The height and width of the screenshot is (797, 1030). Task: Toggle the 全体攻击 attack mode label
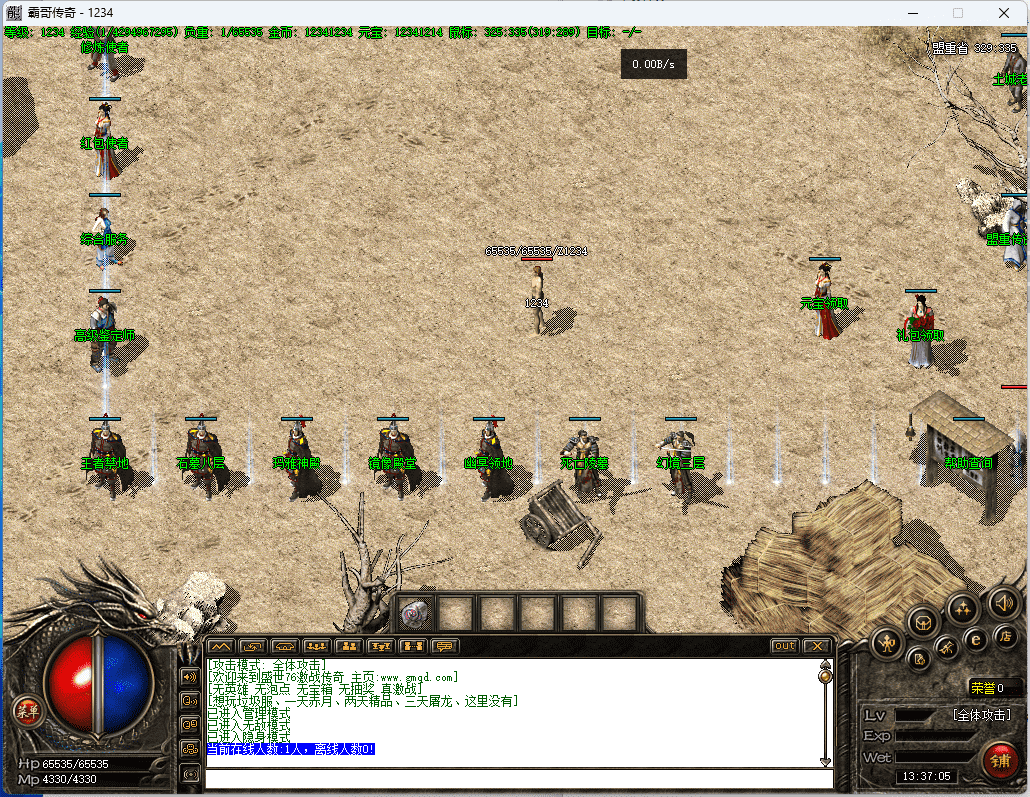pos(984,715)
